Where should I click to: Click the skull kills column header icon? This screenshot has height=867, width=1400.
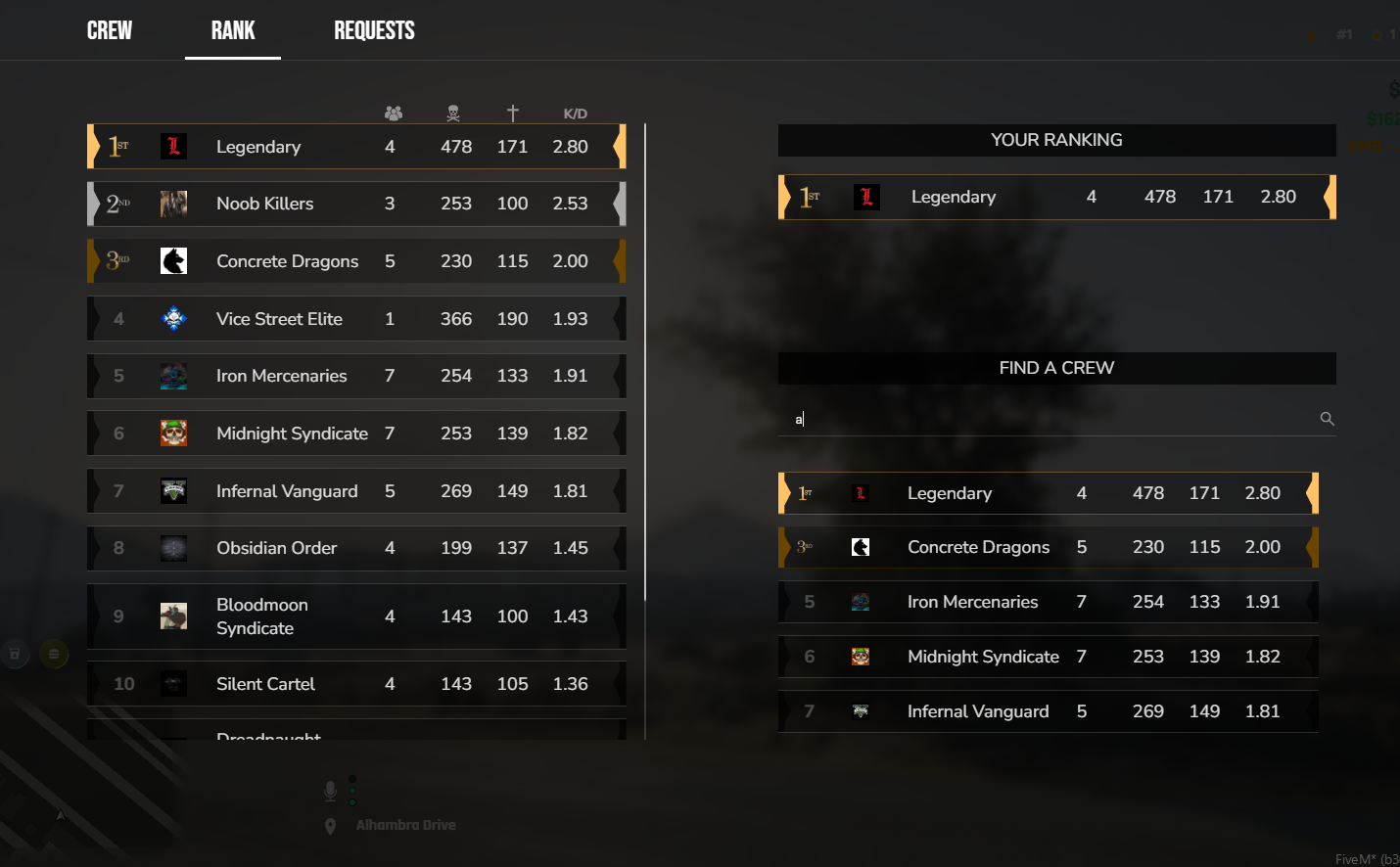pos(452,113)
